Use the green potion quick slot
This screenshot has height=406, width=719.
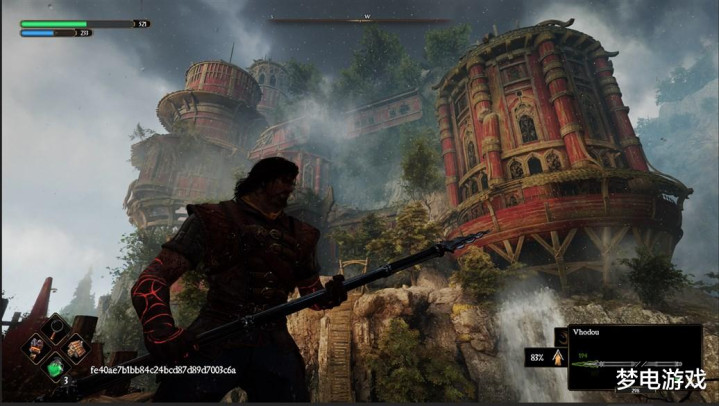[x=56, y=368]
